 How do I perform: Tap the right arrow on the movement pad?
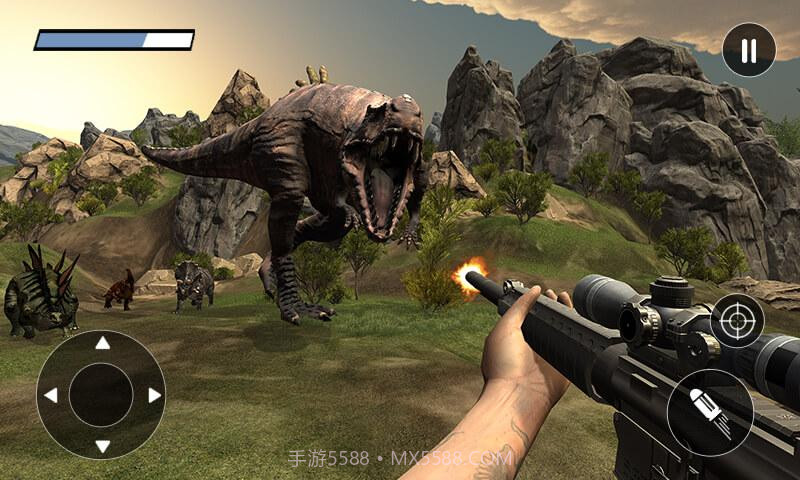coord(154,395)
